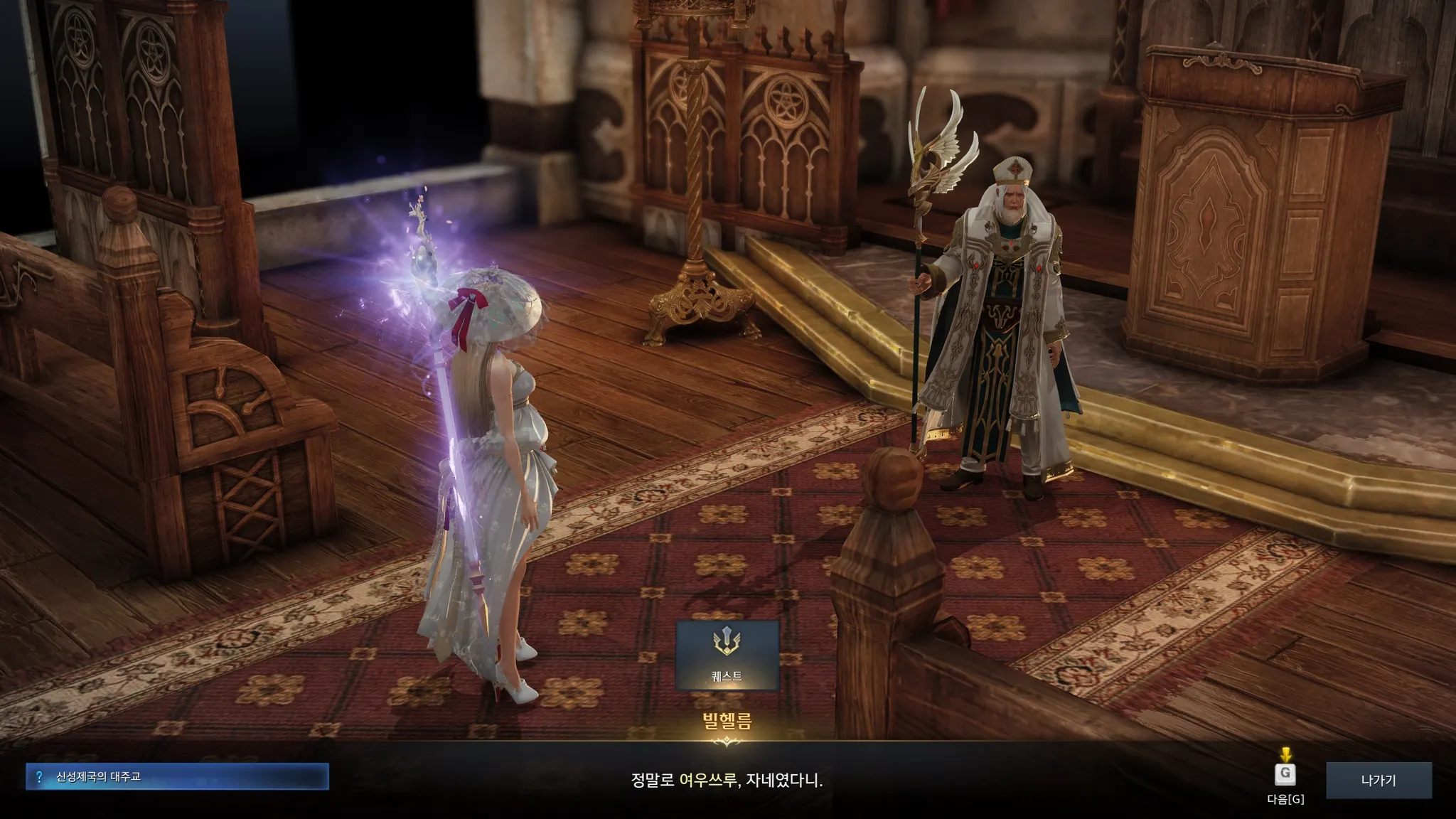Open the 퀘스트 quest dialogue option
The width and height of the screenshot is (1456, 819).
pyautogui.click(x=727, y=654)
